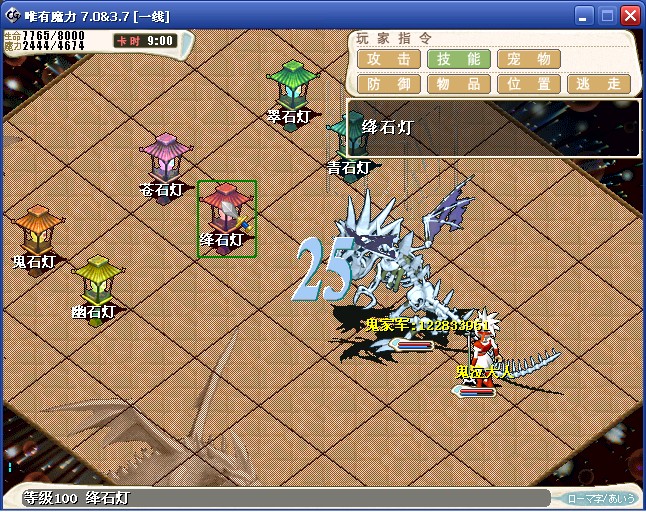The height and width of the screenshot is (512, 646).
Task: Choose the 攻击 attack command
Action: click(387, 59)
